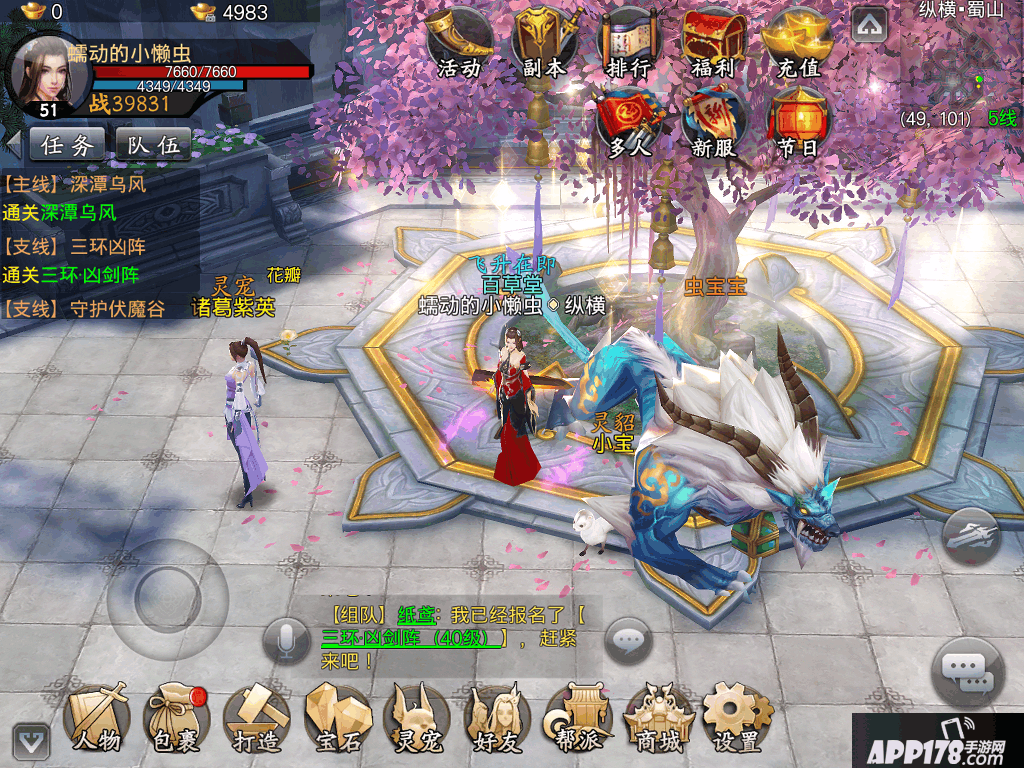
Task: Tap the microphone voice chat button
Action: 286,641
